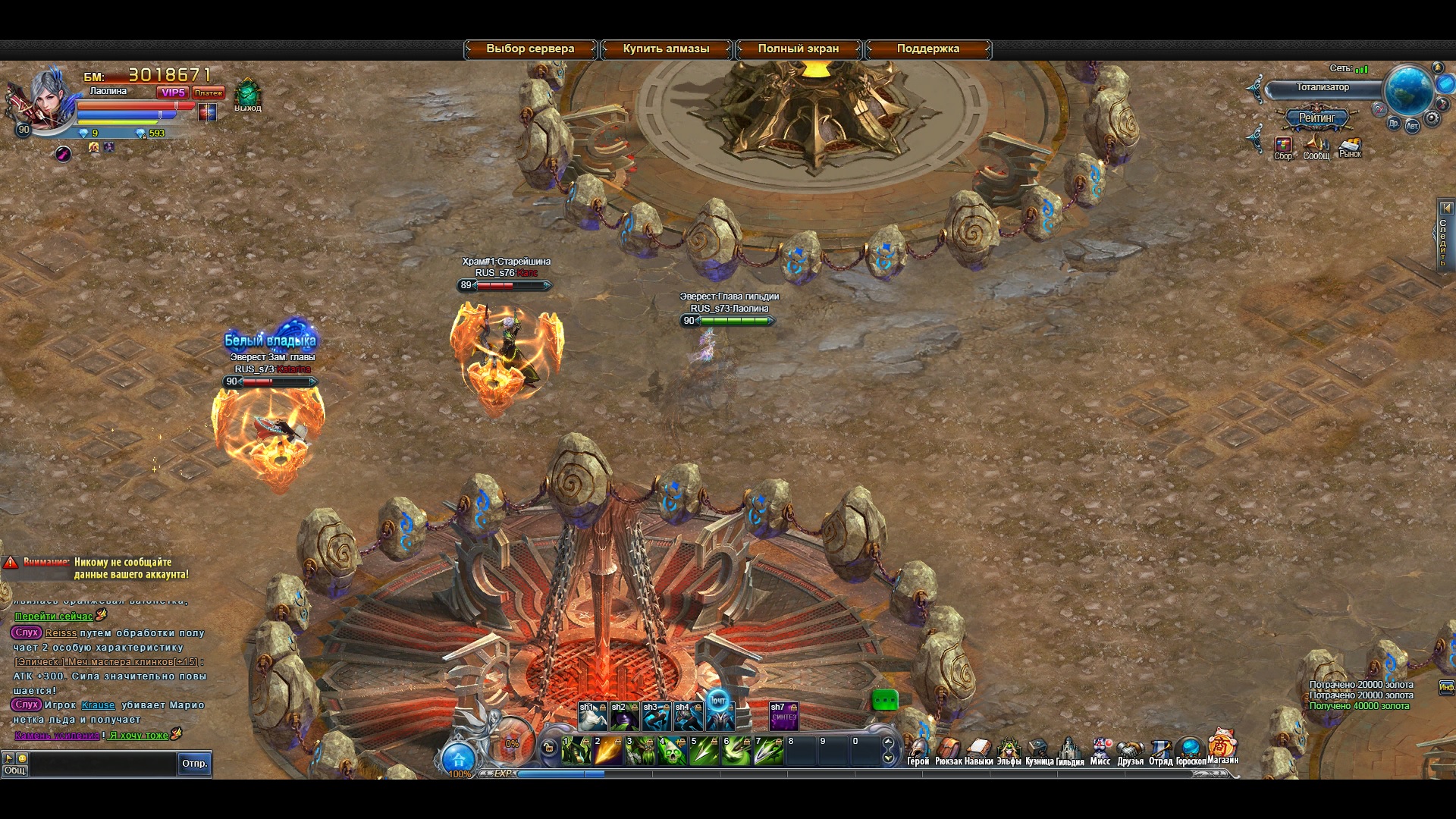Click the Купить алмазы button
The width and height of the screenshot is (1456, 819).
(666, 49)
